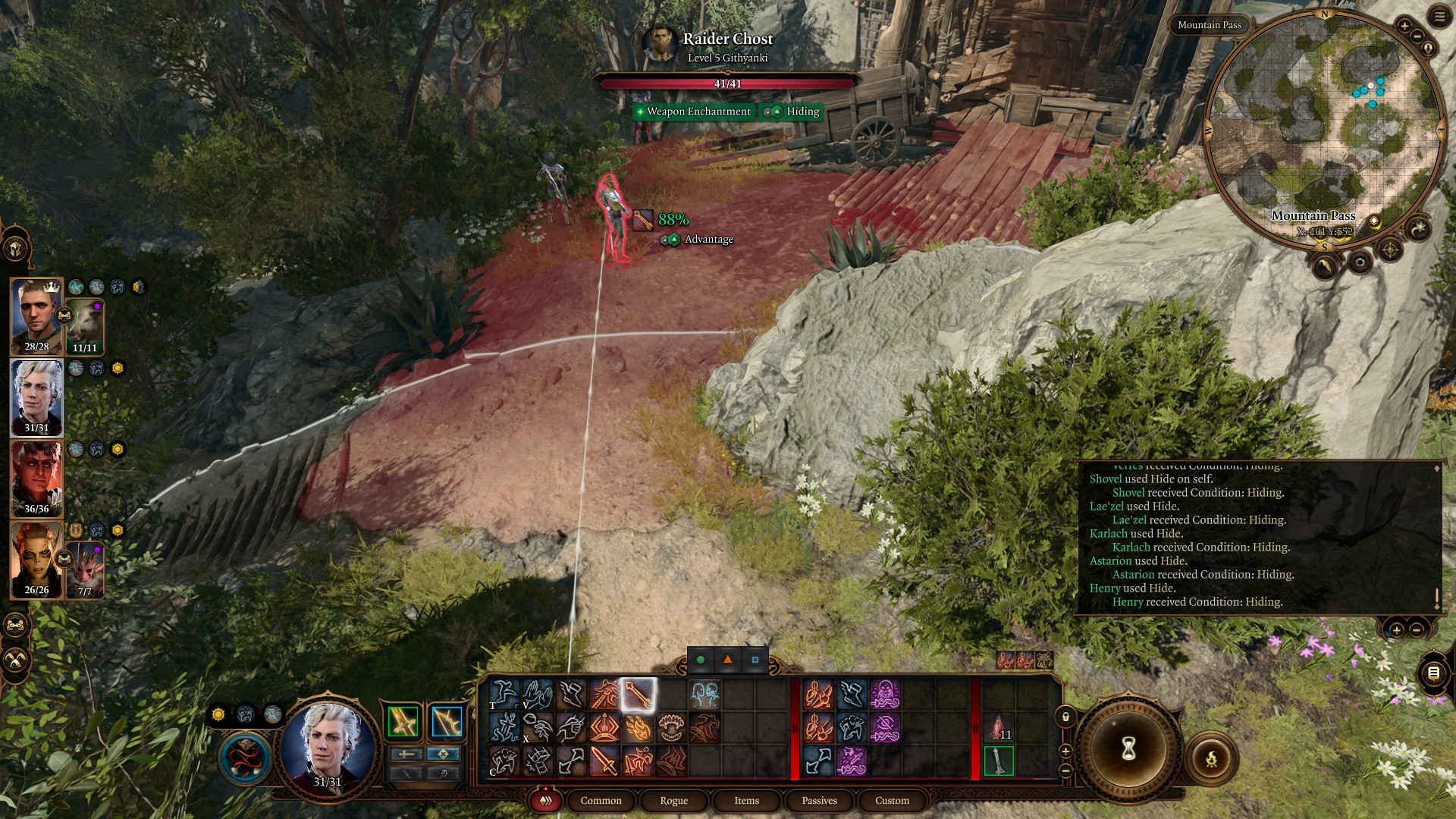
Task: Select the boar companion portrait
Action: pyautogui.click(x=85, y=326)
